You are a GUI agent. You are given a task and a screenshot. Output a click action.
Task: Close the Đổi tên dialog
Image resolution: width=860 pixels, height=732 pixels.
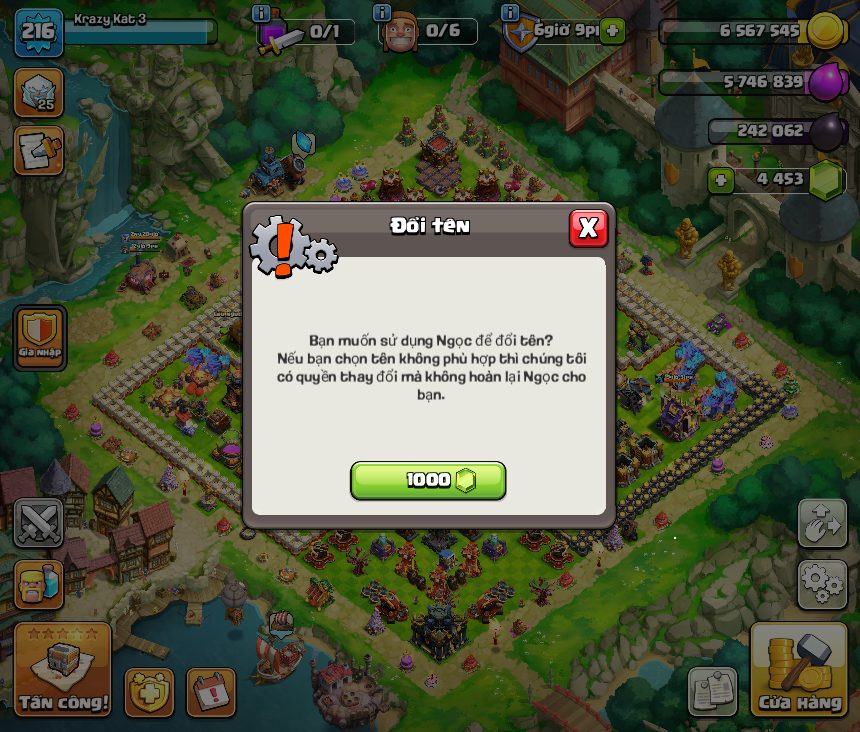coord(588,228)
